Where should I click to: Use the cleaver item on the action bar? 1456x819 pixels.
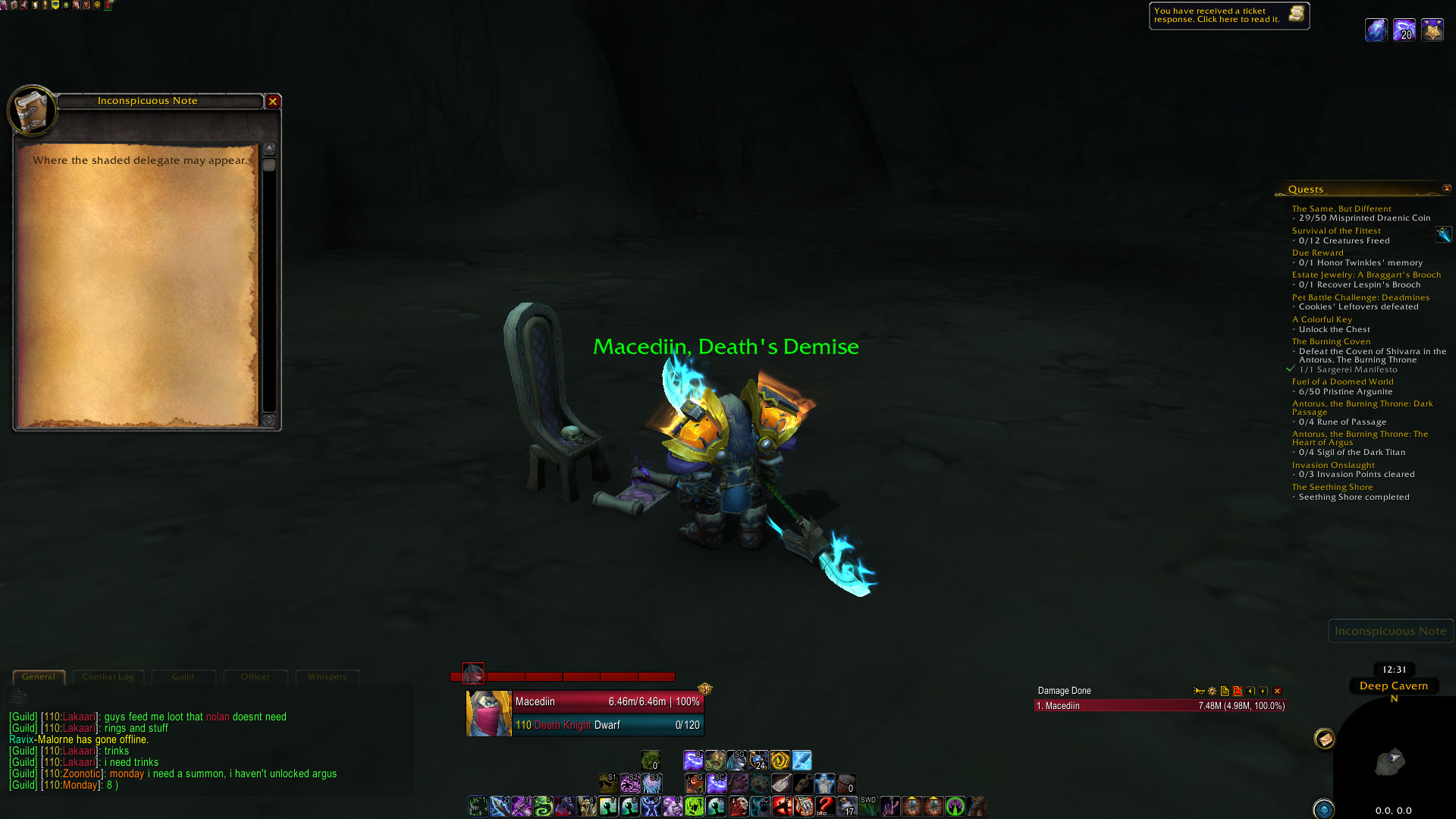pyautogui.click(x=781, y=783)
